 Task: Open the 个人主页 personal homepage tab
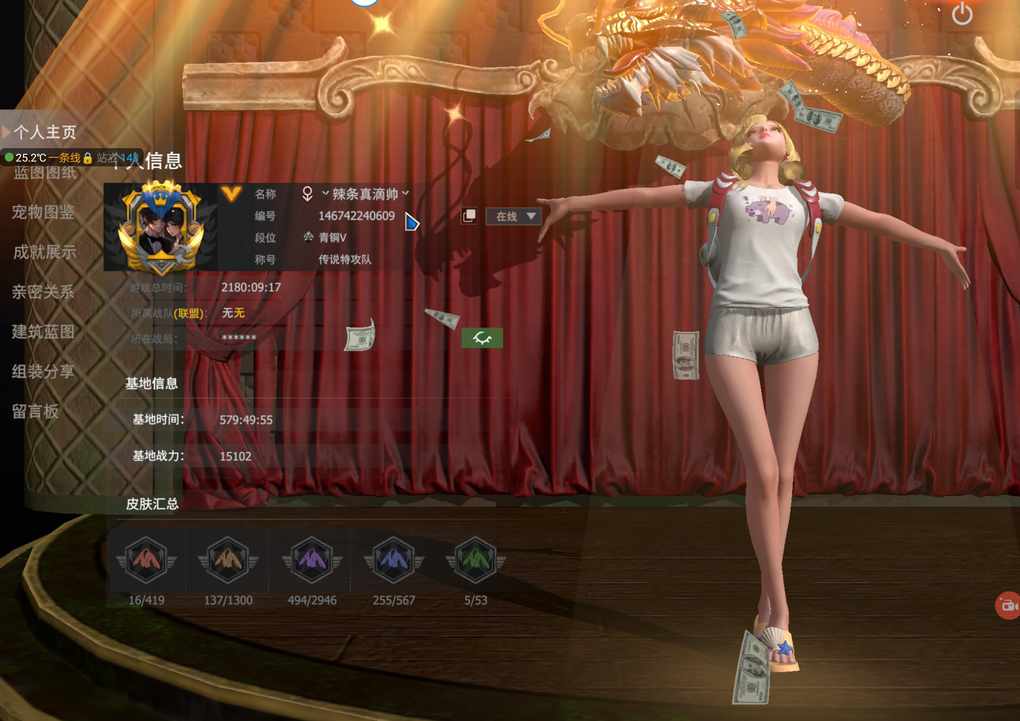click(x=45, y=132)
